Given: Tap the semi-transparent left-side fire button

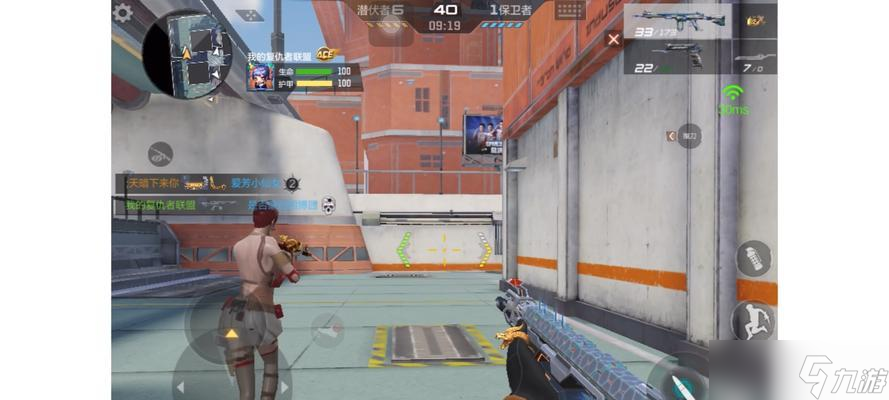Looking at the screenshot, I should pyautogui.click(x=326, y=330).
